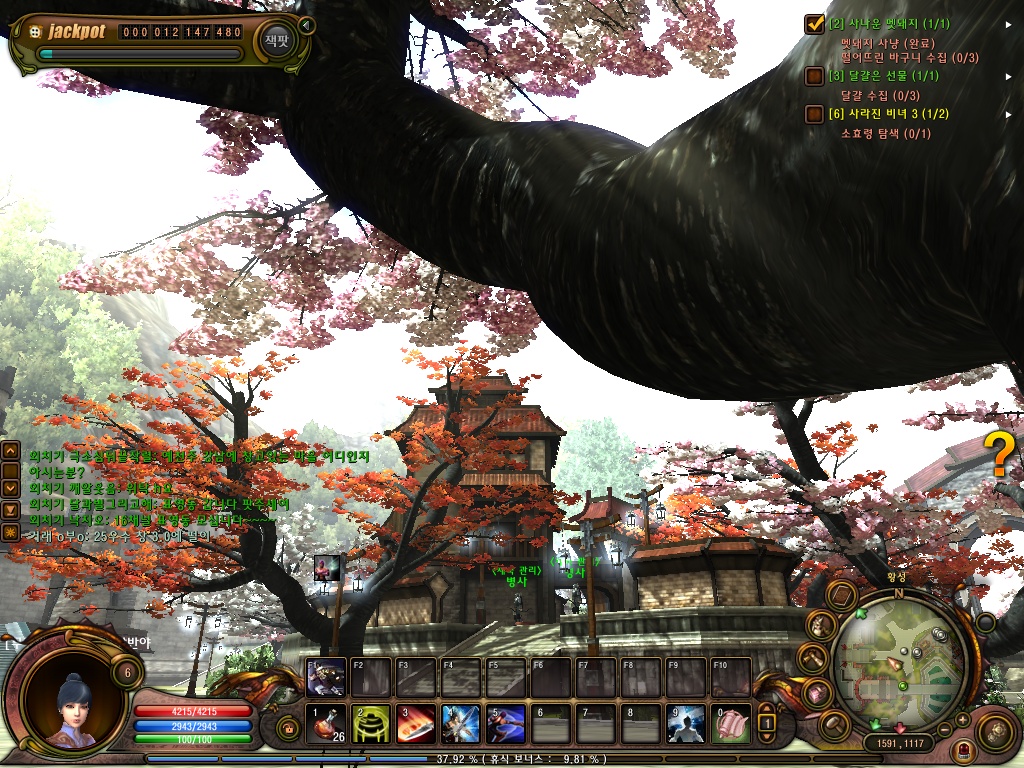This screenshot has width=1024, height=768.
Task: Open the book icon beside the minimap
Action: pyautogui.click(x=841, y=595)
